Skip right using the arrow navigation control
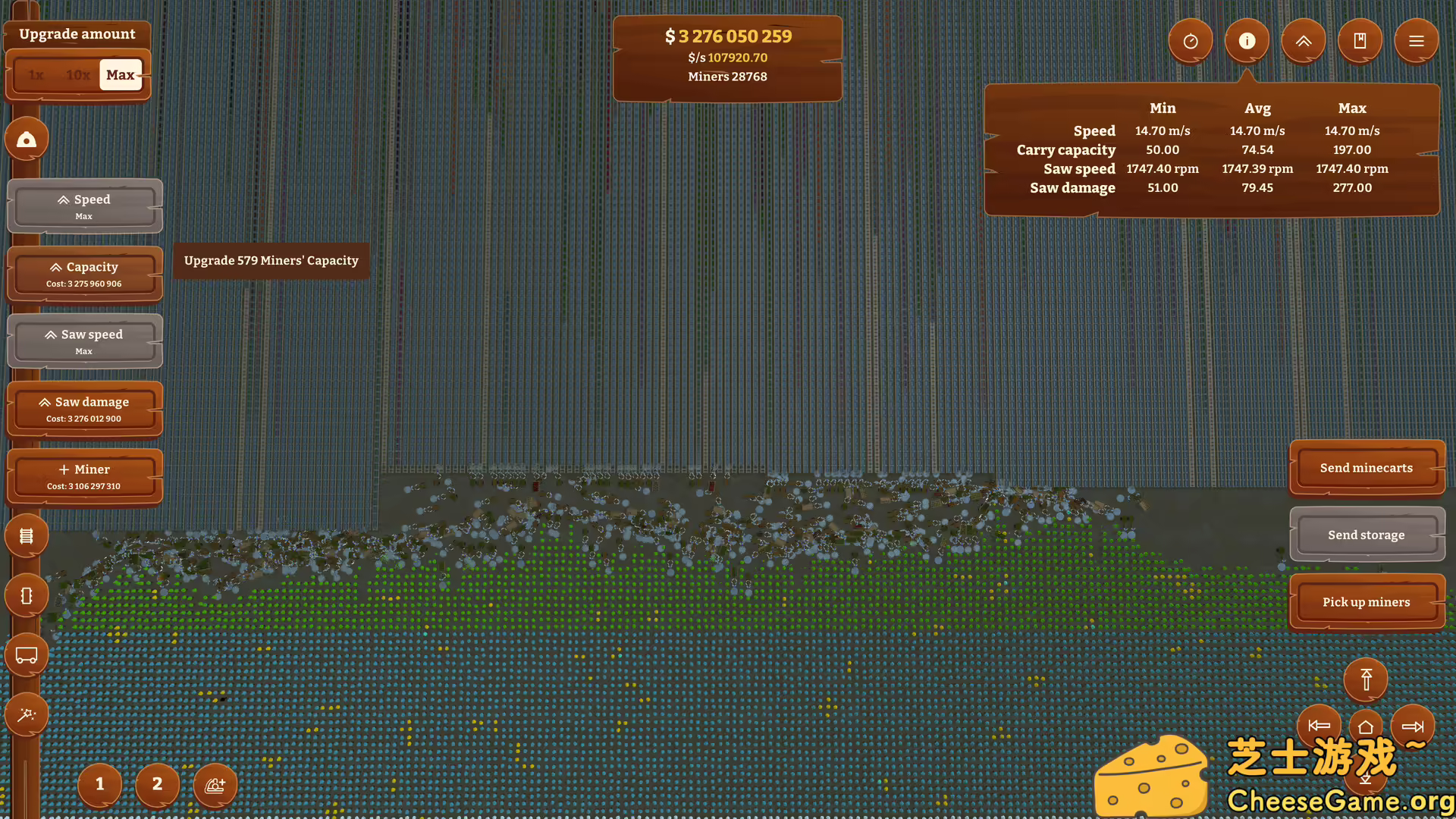The height and width of the screenshot is (819, 1456). pos(1414,726)
